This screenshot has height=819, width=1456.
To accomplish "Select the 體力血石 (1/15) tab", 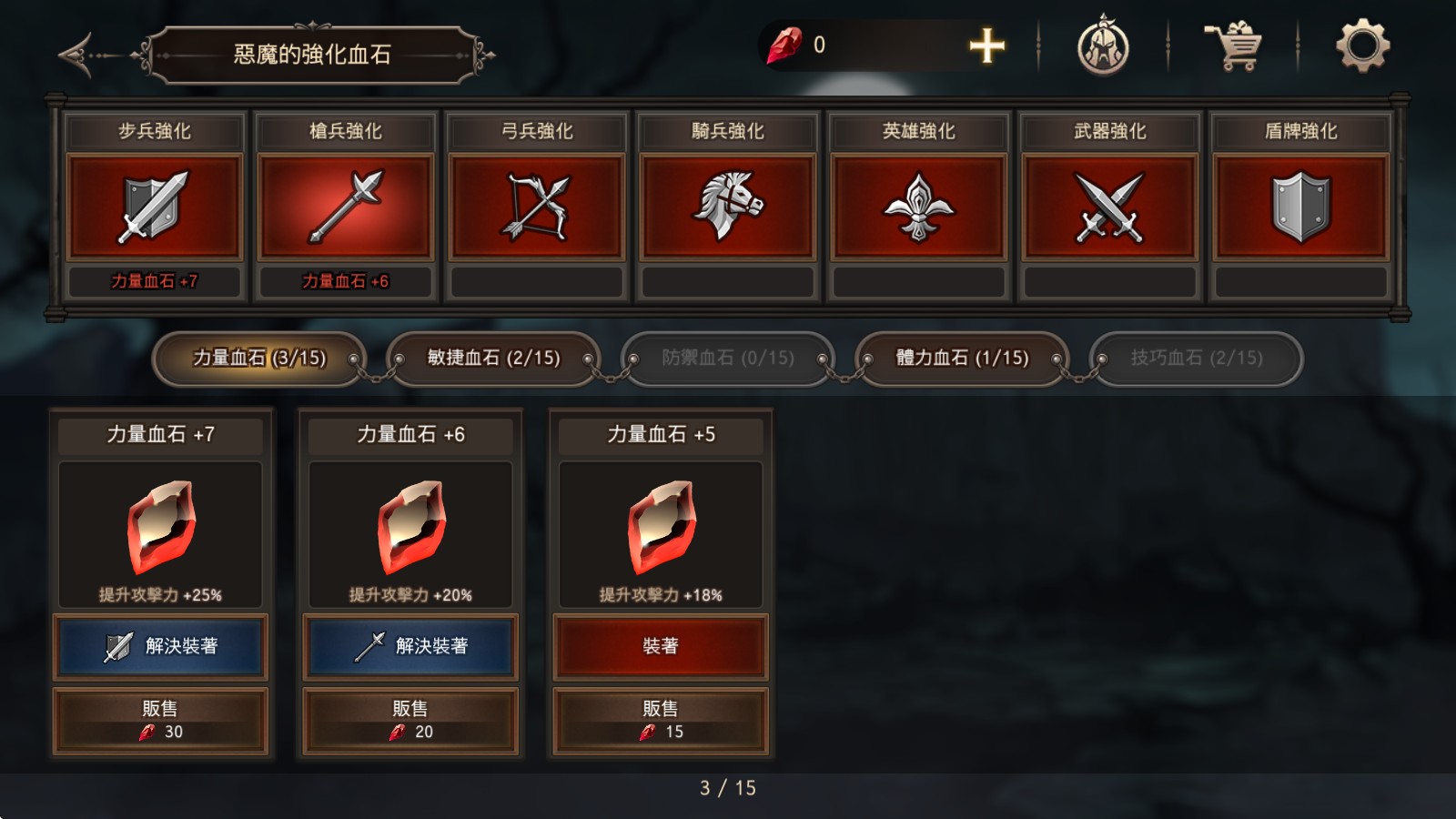I will (x=960, y=359).
